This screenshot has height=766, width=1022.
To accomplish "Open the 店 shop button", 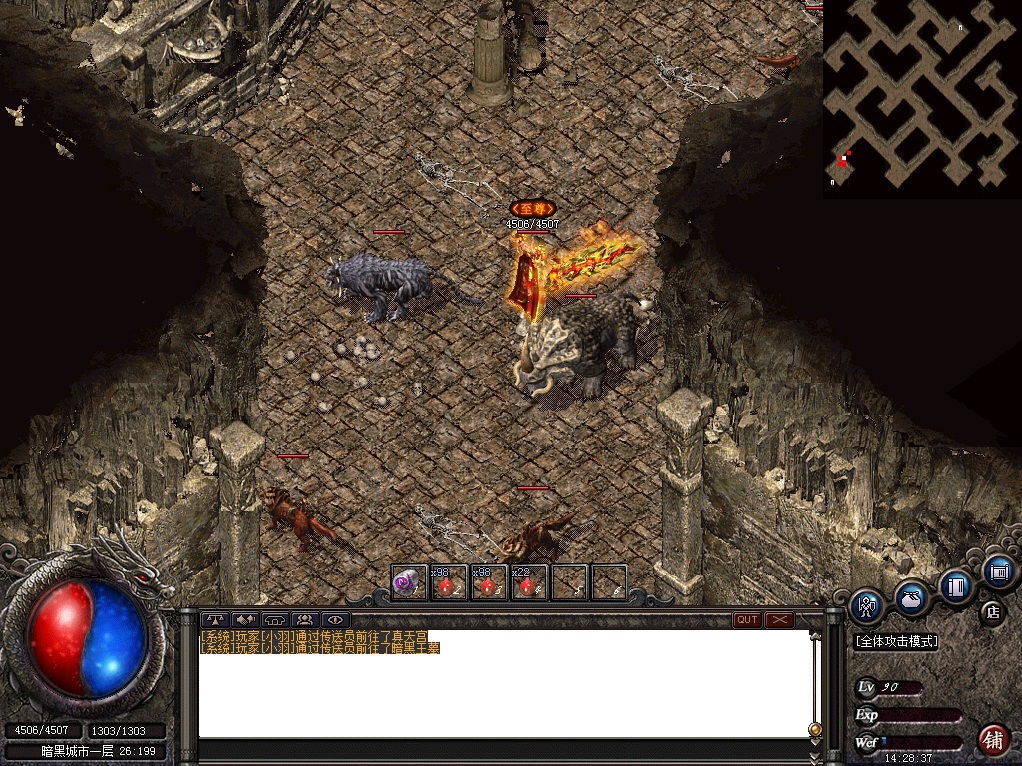I will click(992, 610).
